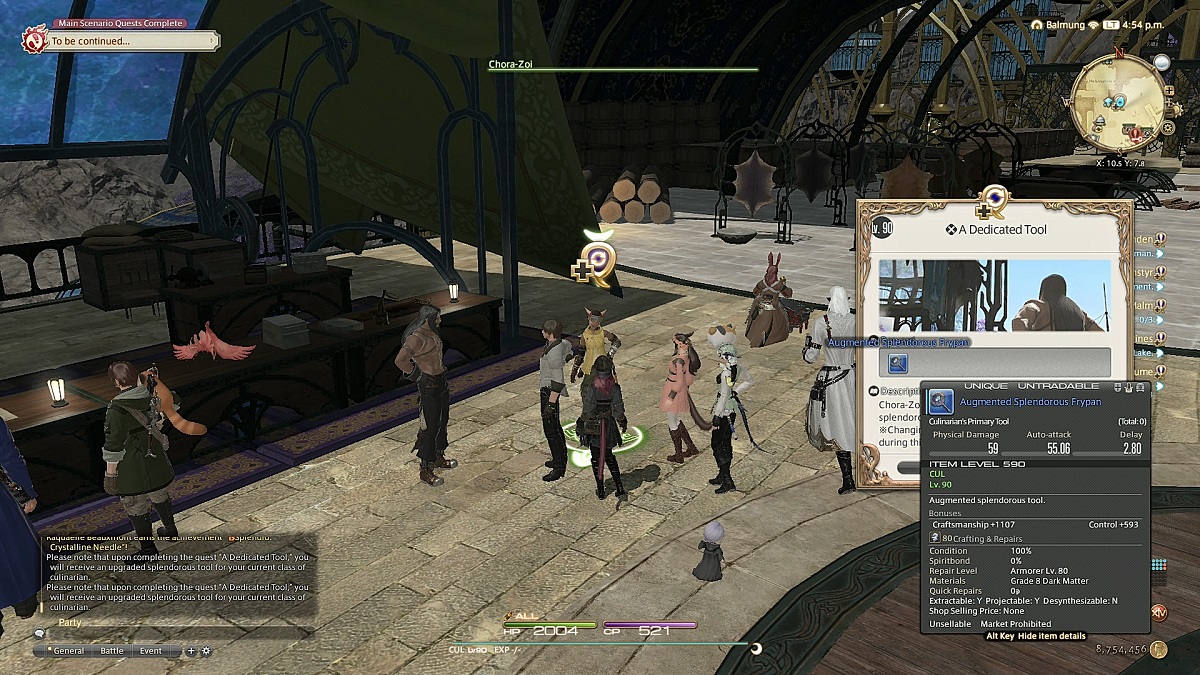Viewport: 1200px width, 675px height.
Task: Add a new chat tab with plus button
Action: (x=191, y=650)
